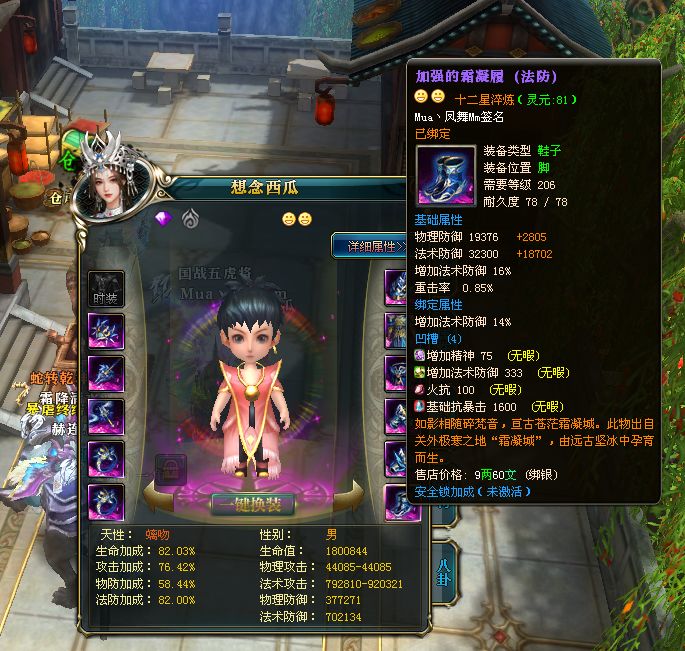685x651 pixels.
Task: Click the purple gem icon under the name
Action: (165, 219)
